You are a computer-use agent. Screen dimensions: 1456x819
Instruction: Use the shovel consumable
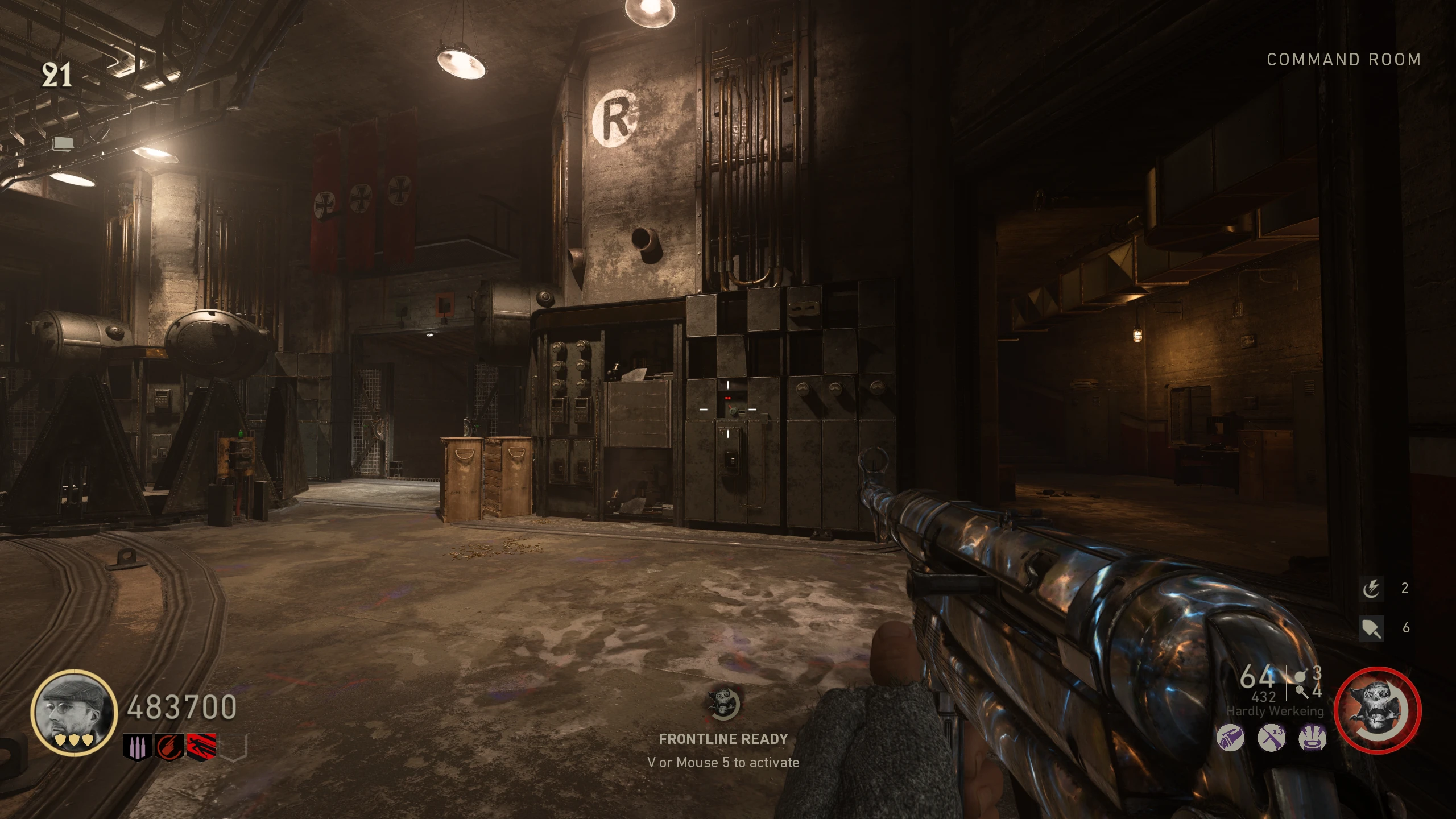pos(1371,628)
